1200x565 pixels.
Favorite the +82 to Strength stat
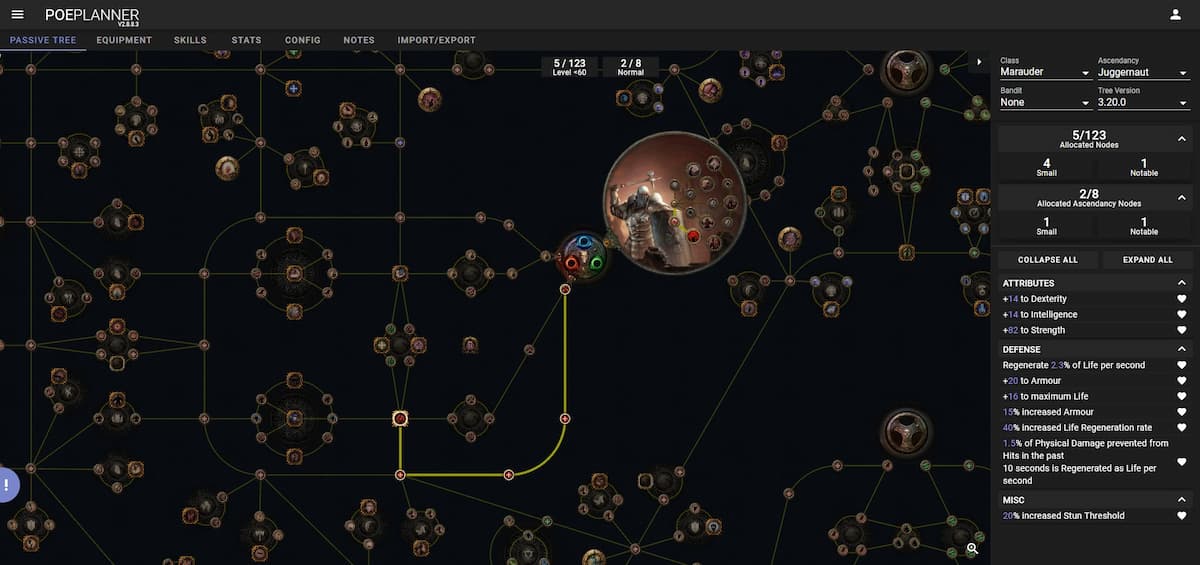point(1182,330)
